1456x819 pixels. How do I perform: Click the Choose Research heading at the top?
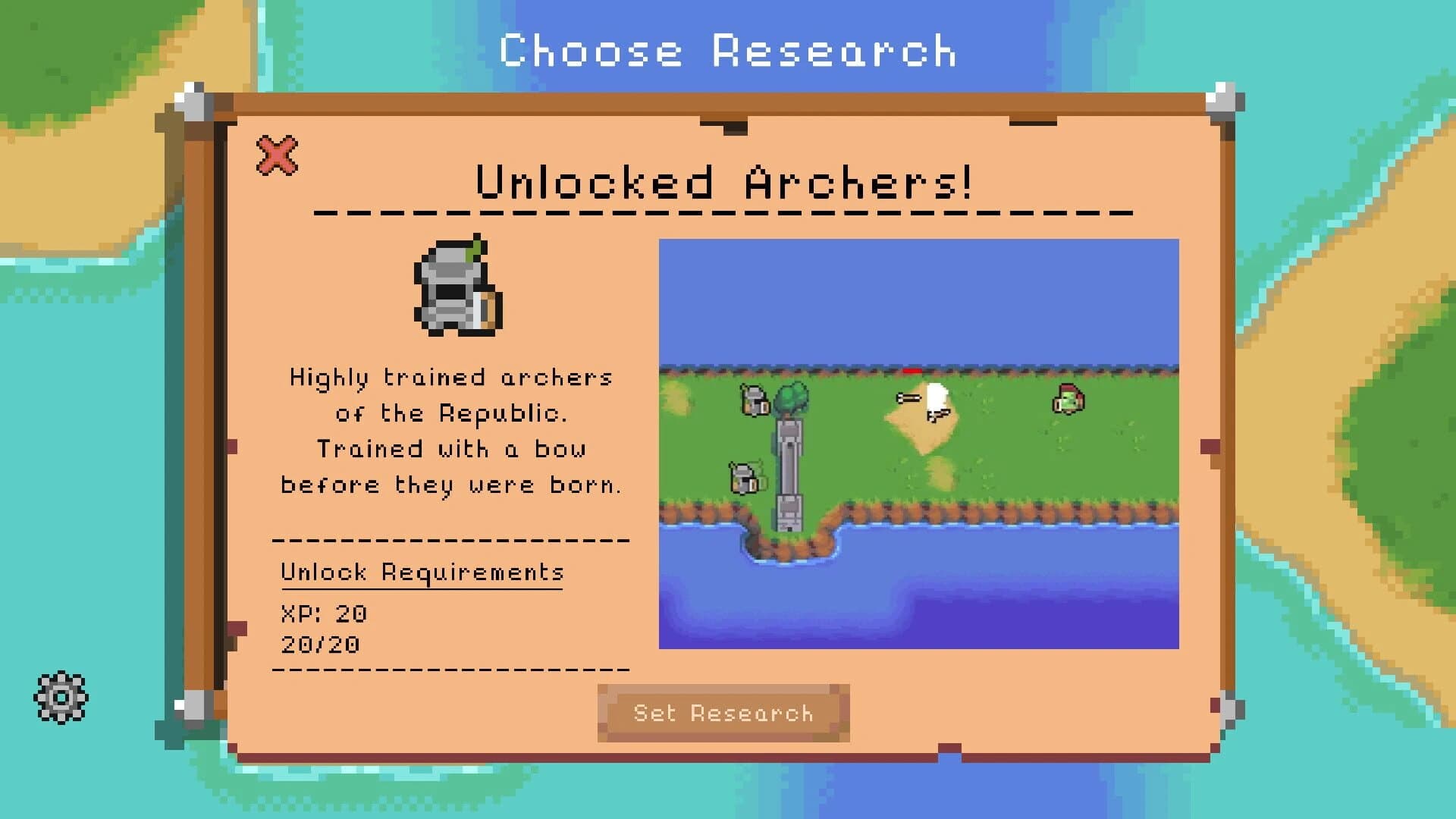point(727,50)
